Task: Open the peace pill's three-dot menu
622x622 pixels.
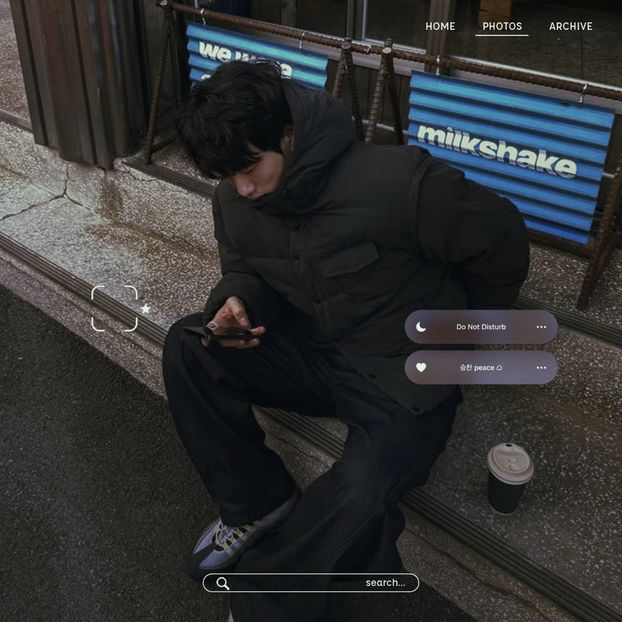Action: (541, 367)
